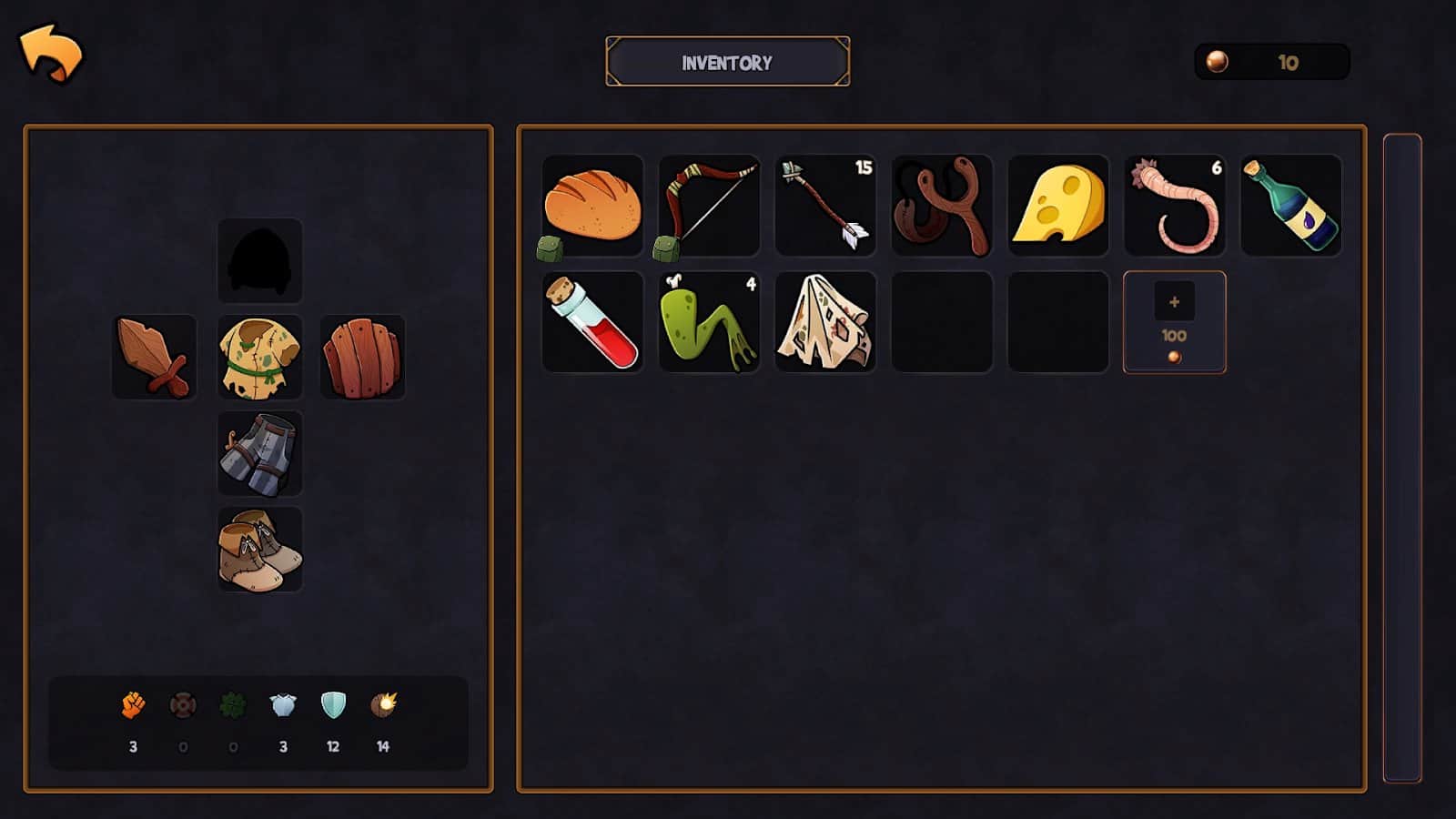Pick the wooden bow item
The width and height of the screenshot is (1456, 819).
pos(709,206)
